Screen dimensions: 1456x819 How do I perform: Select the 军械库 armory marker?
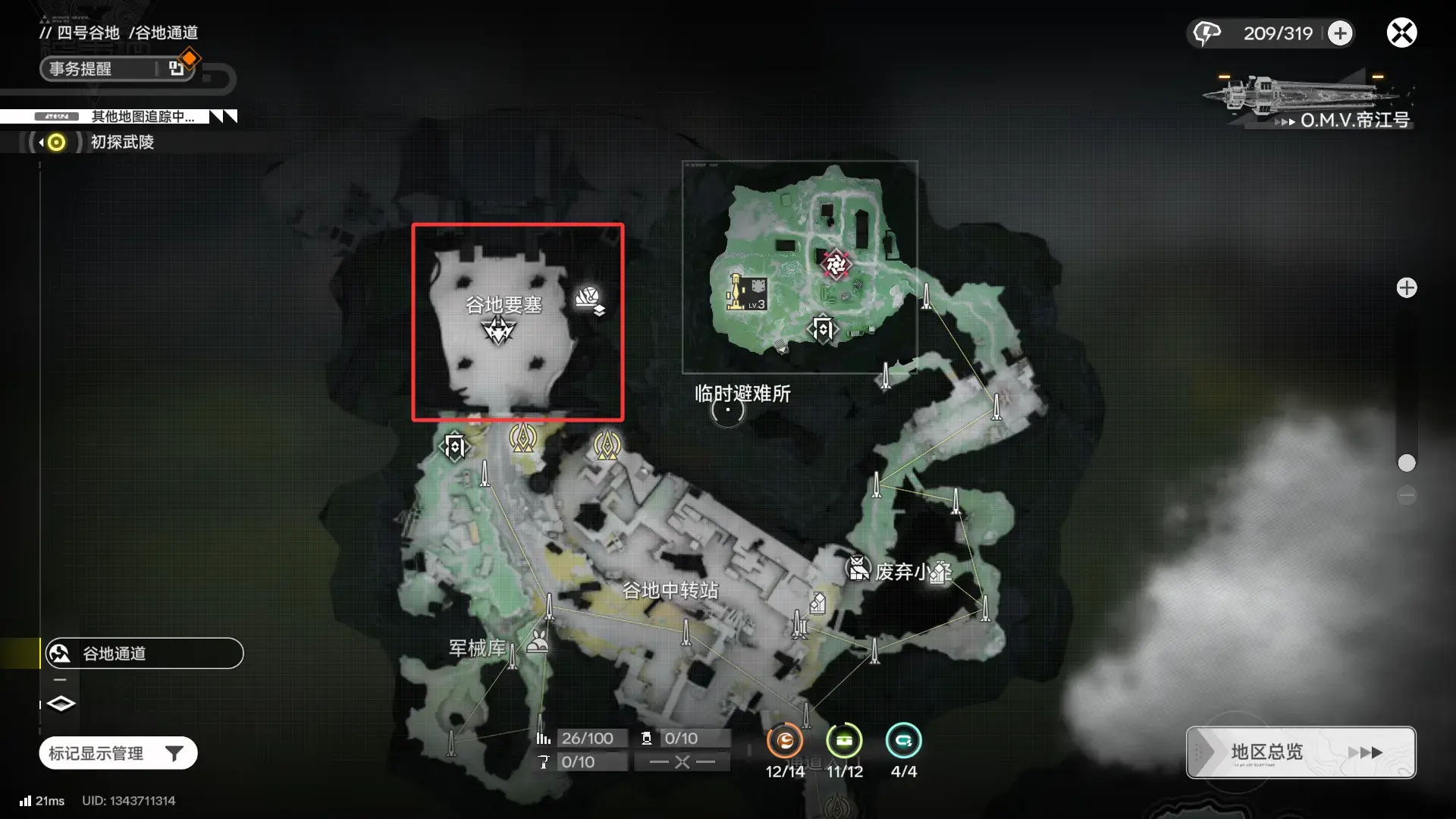(477, 648)
